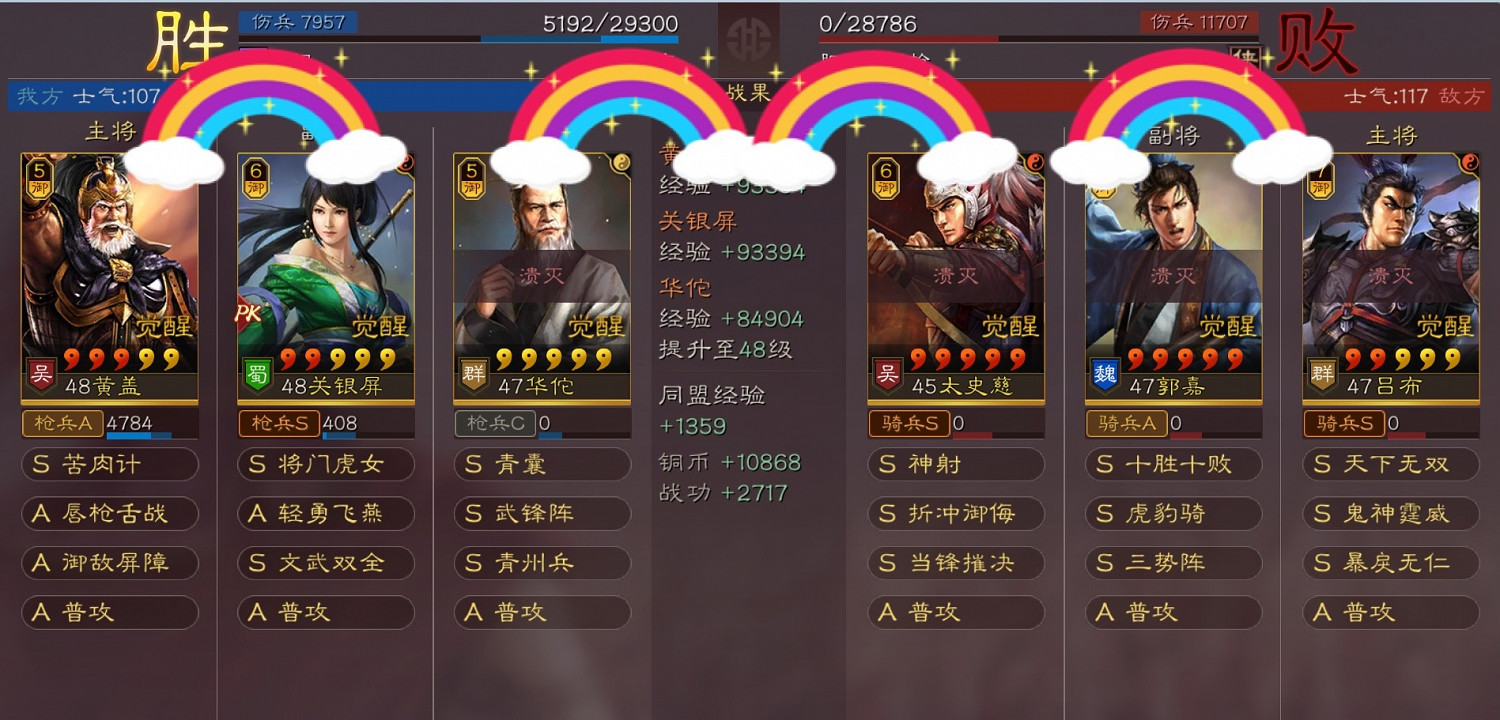
Task: Click the 枪兵A badge on 黄盖's card
Action: click(62, 423)
